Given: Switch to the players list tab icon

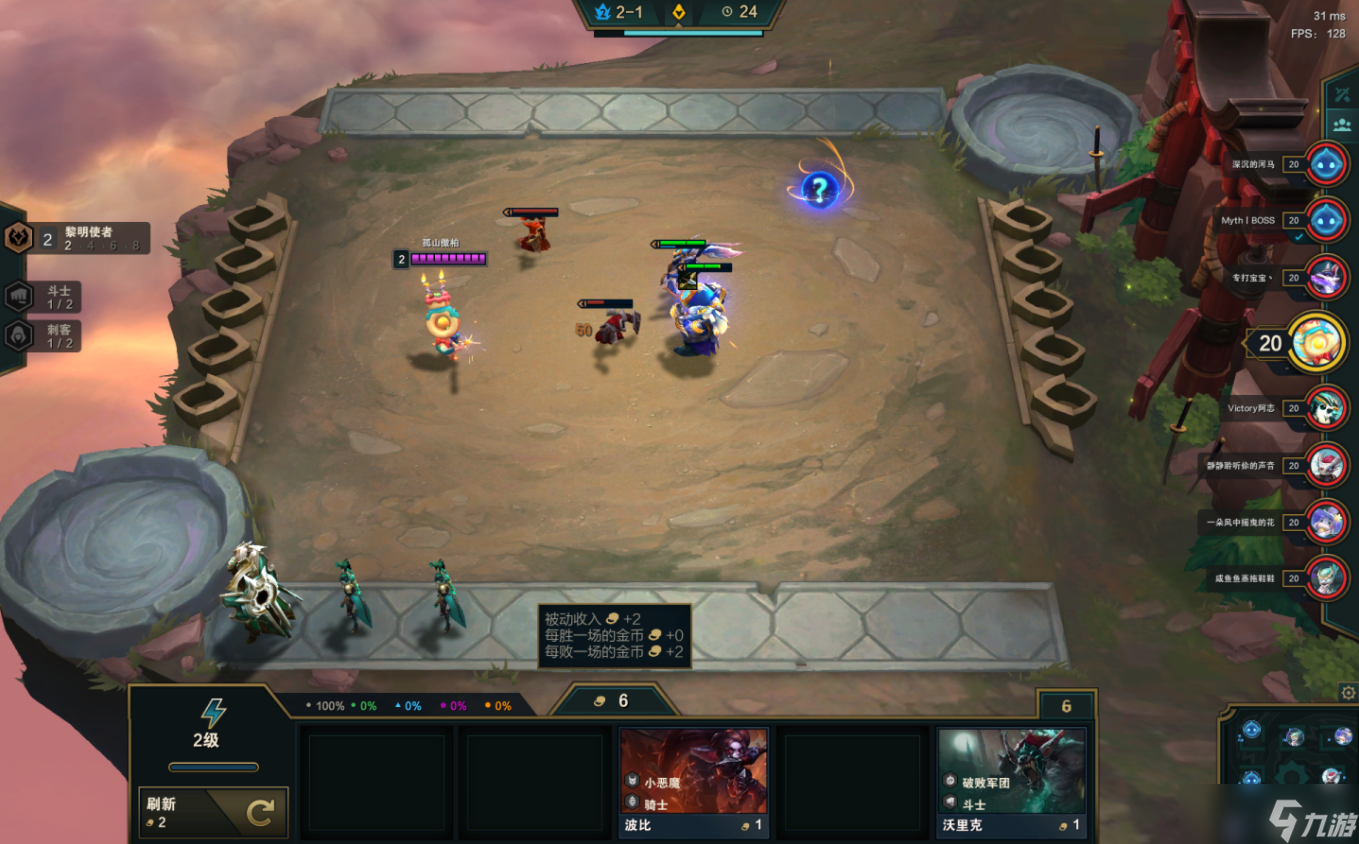Looking at the screenshot, I should 1340,125.
